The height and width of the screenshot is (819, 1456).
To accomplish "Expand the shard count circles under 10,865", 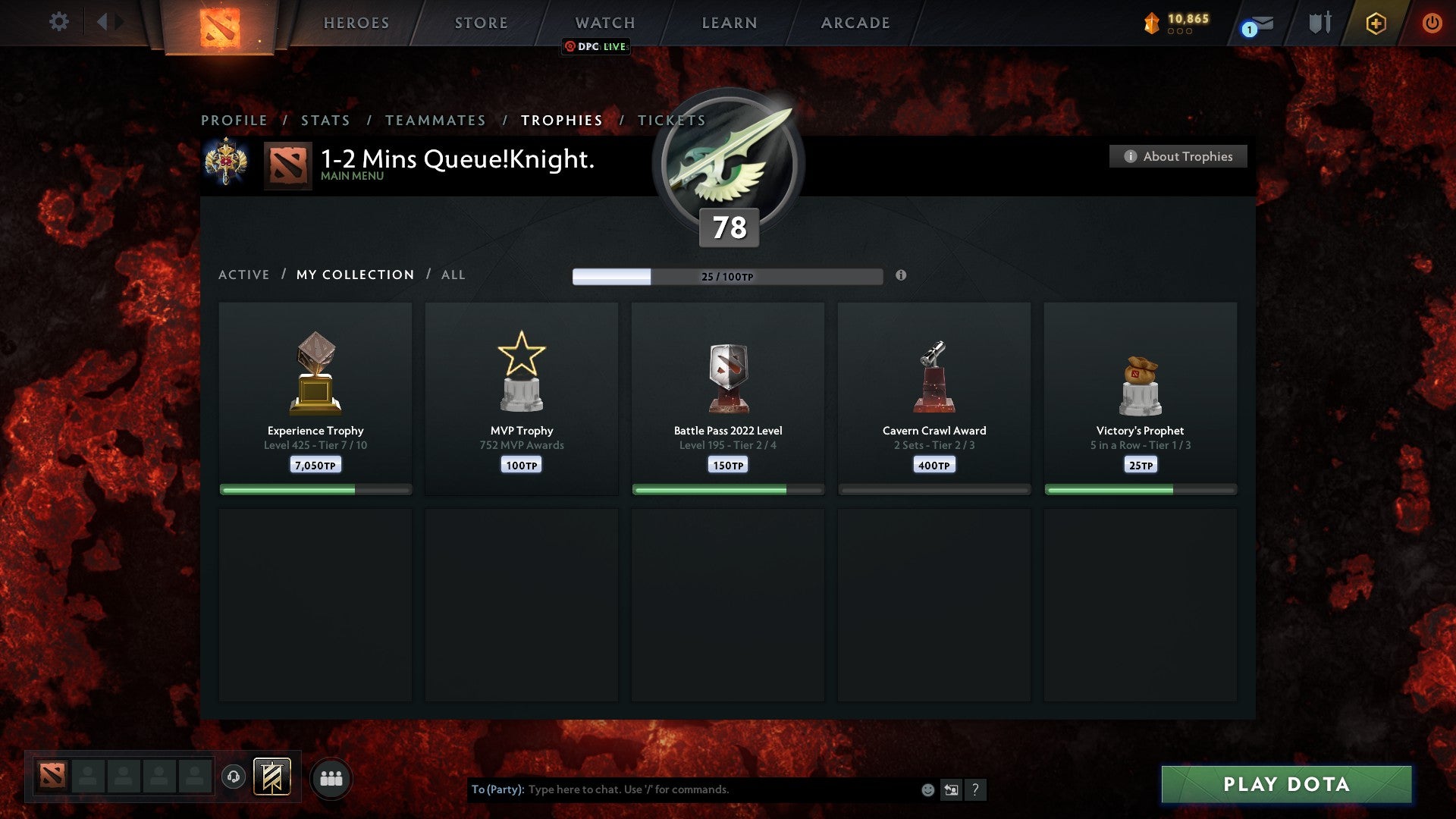I will [x=1180, y=33].
